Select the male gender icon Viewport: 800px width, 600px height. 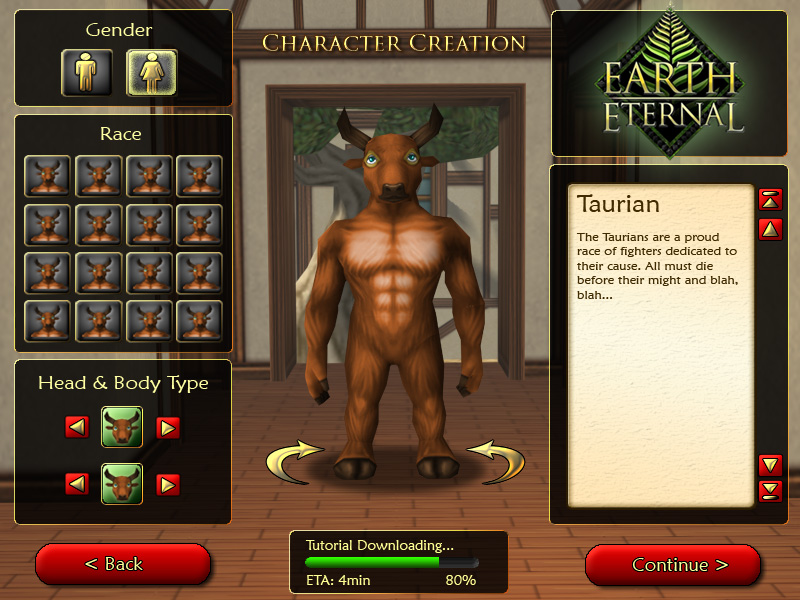pos(87,72)
